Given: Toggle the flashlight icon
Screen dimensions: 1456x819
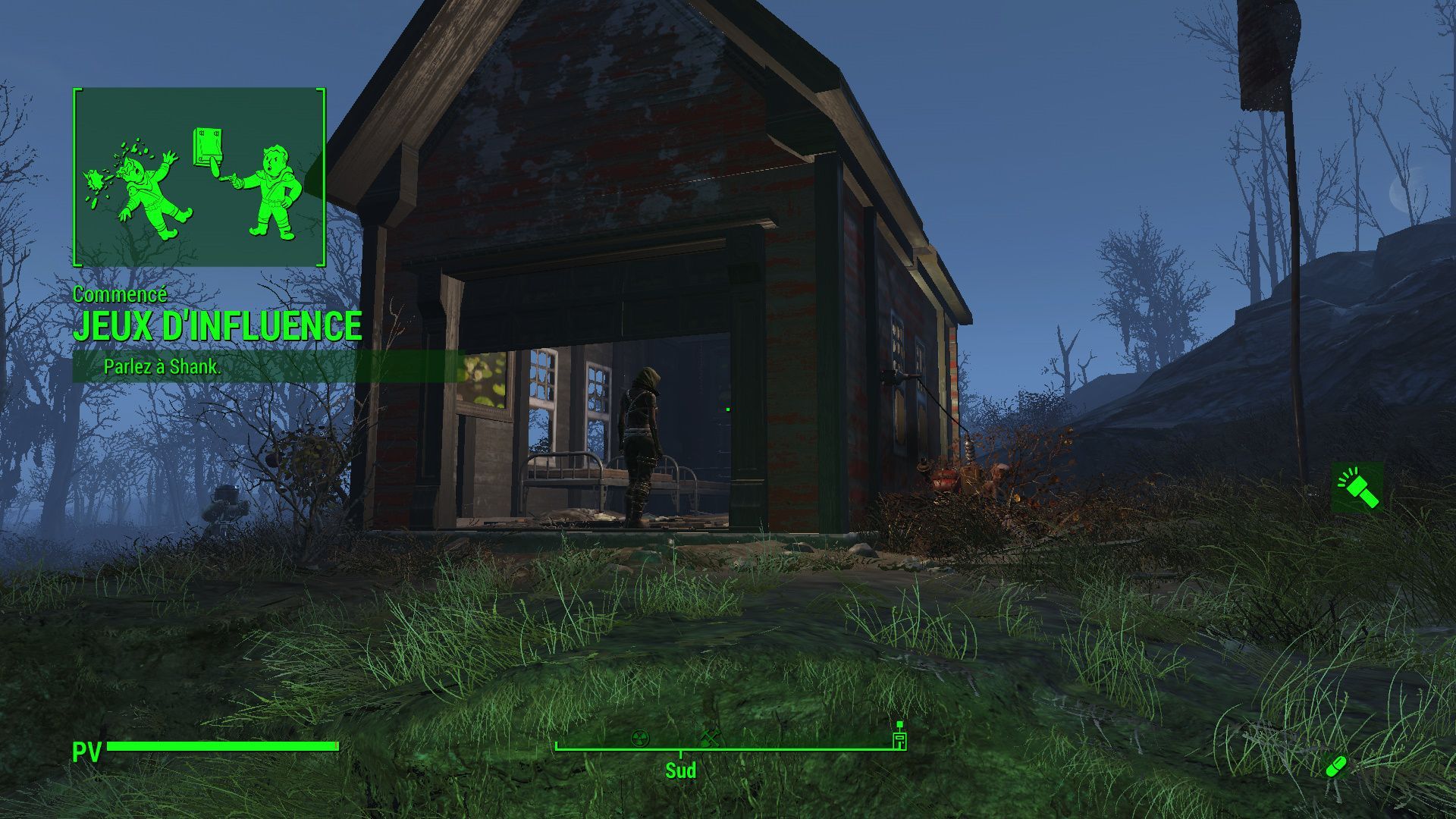Looking at the screenshot, I should coord(1357,488).
